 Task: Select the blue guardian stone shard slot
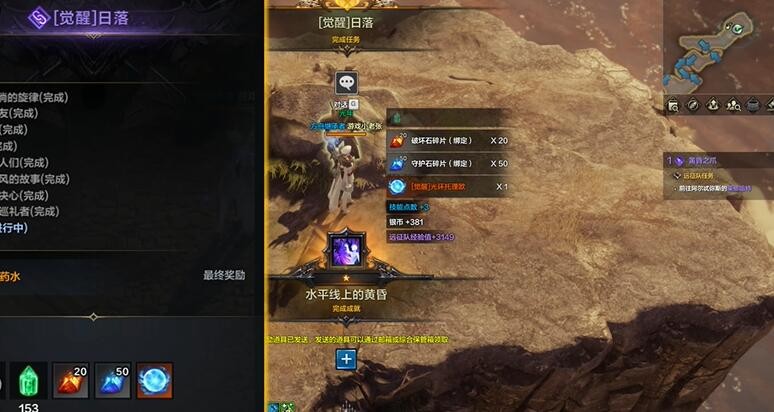[113, 381]
